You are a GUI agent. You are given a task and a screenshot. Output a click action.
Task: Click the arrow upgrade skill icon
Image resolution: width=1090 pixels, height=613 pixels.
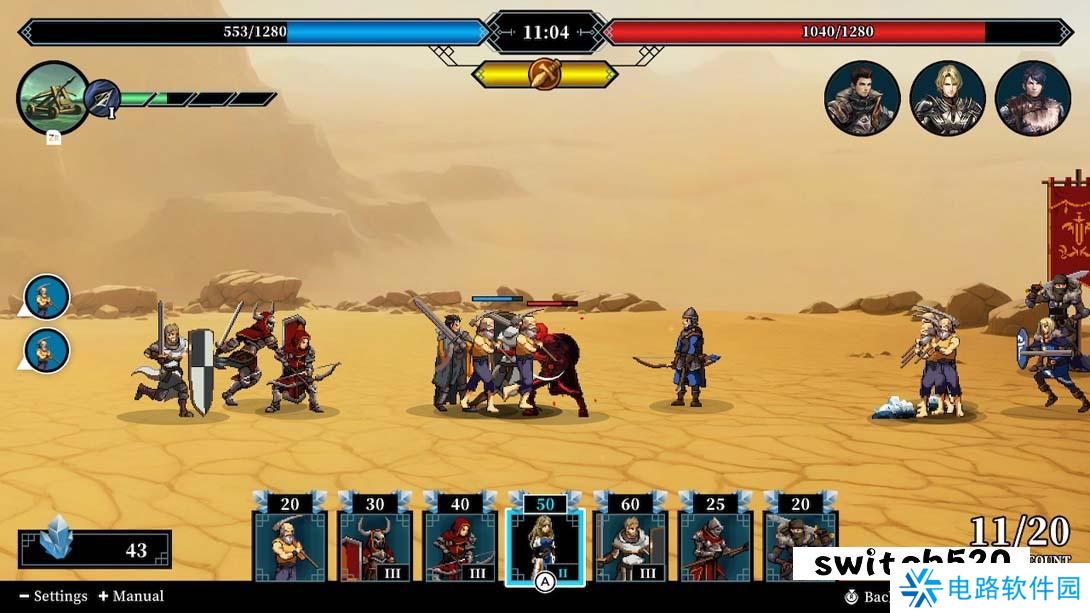[x=103, y=99]
